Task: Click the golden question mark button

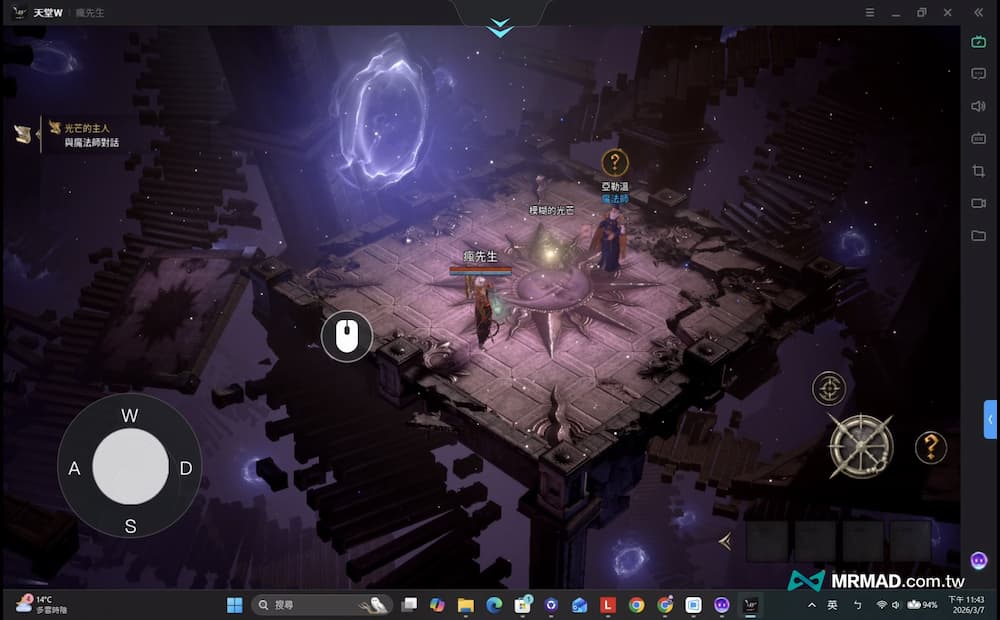Action: tap(931, 446)
